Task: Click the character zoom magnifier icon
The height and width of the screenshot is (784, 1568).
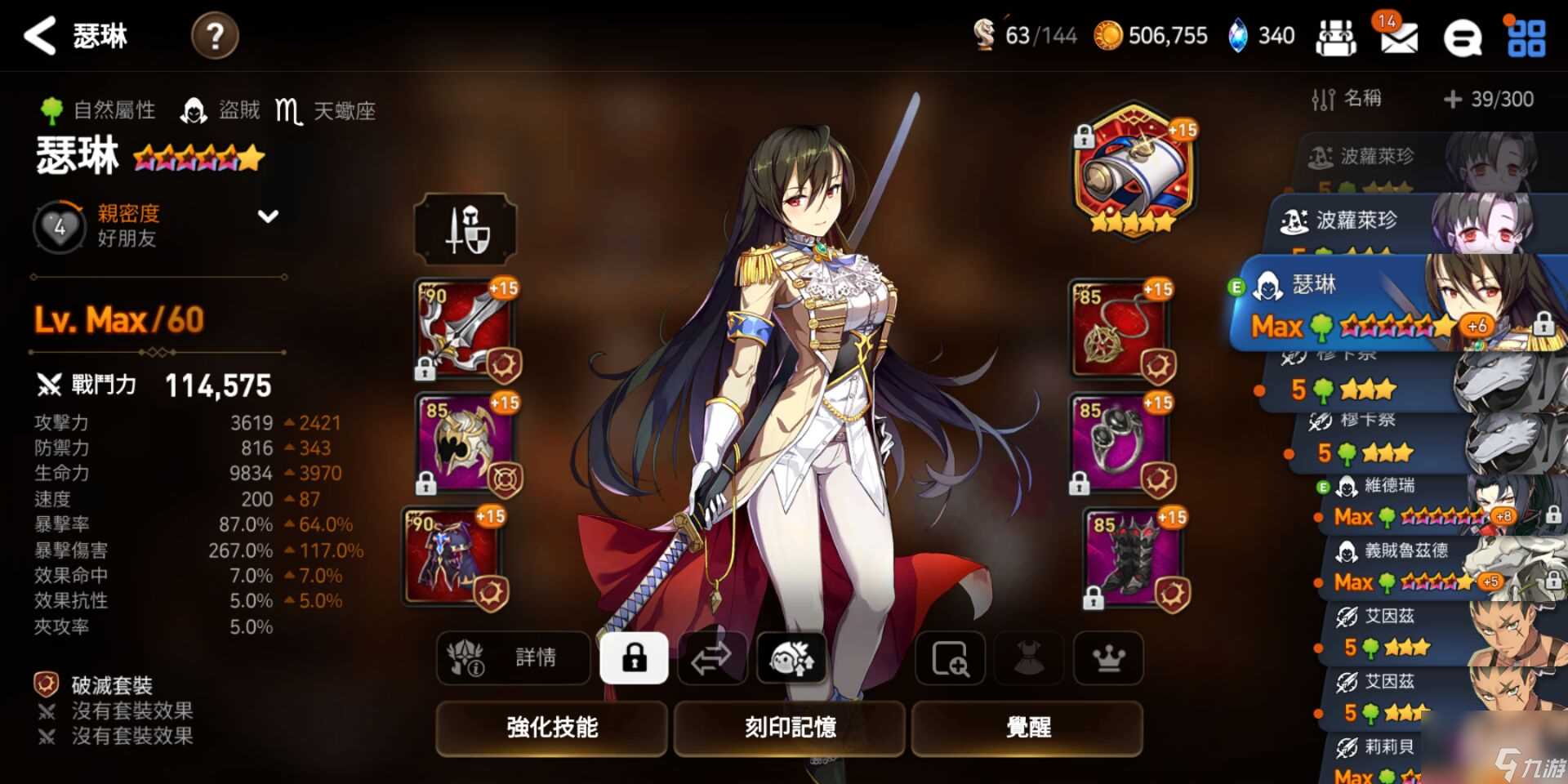Action: (x=950, y=659)
